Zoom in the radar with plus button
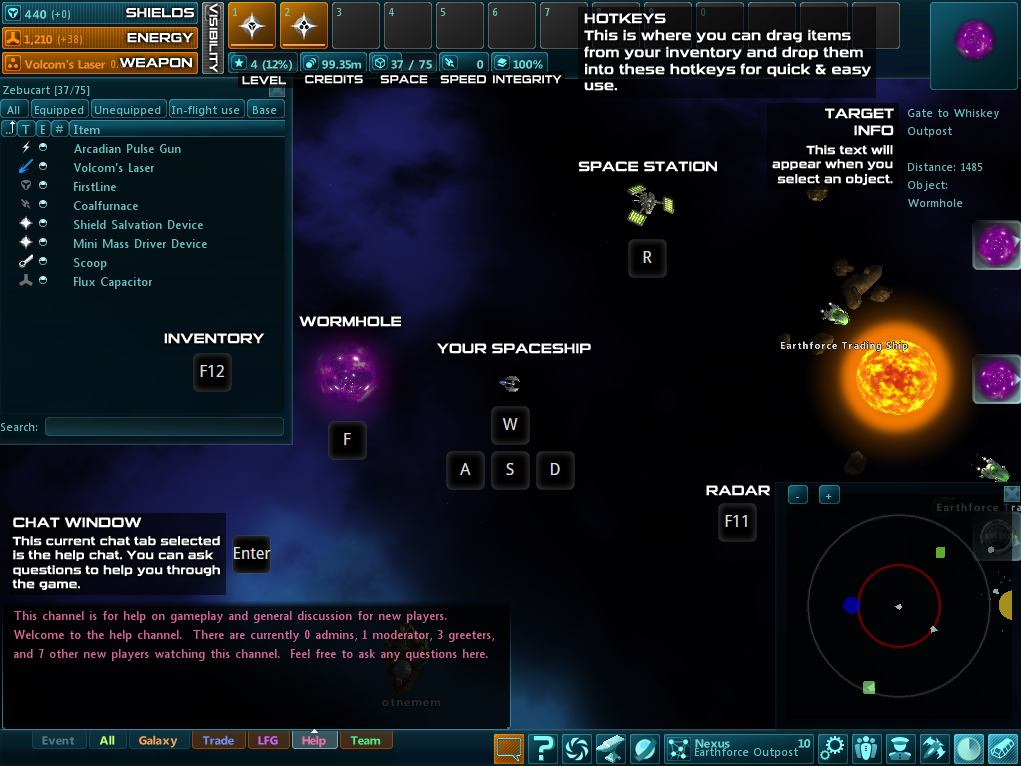 coord(829,495)
